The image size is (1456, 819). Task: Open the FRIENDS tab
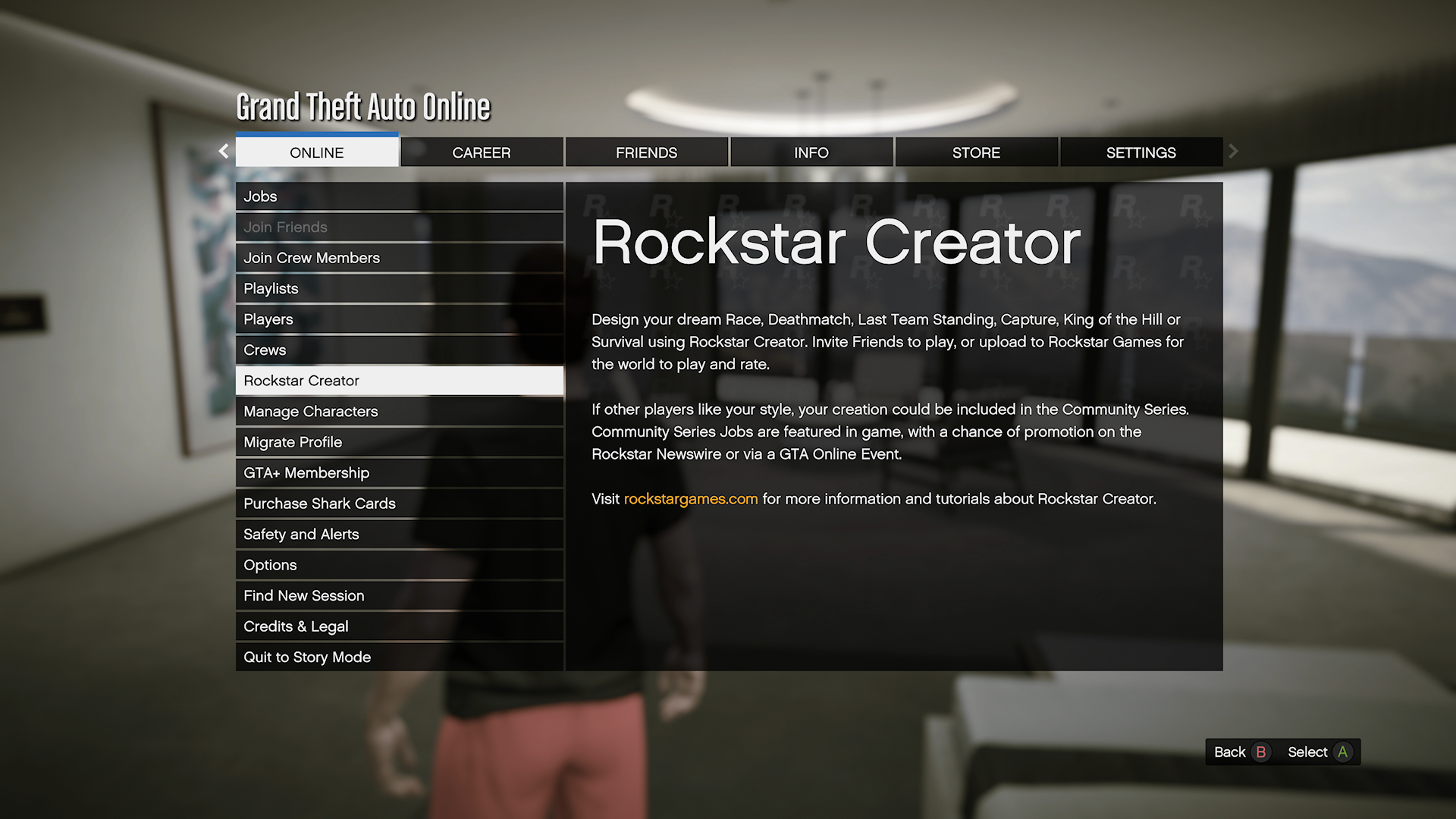(x=646, y=152)
